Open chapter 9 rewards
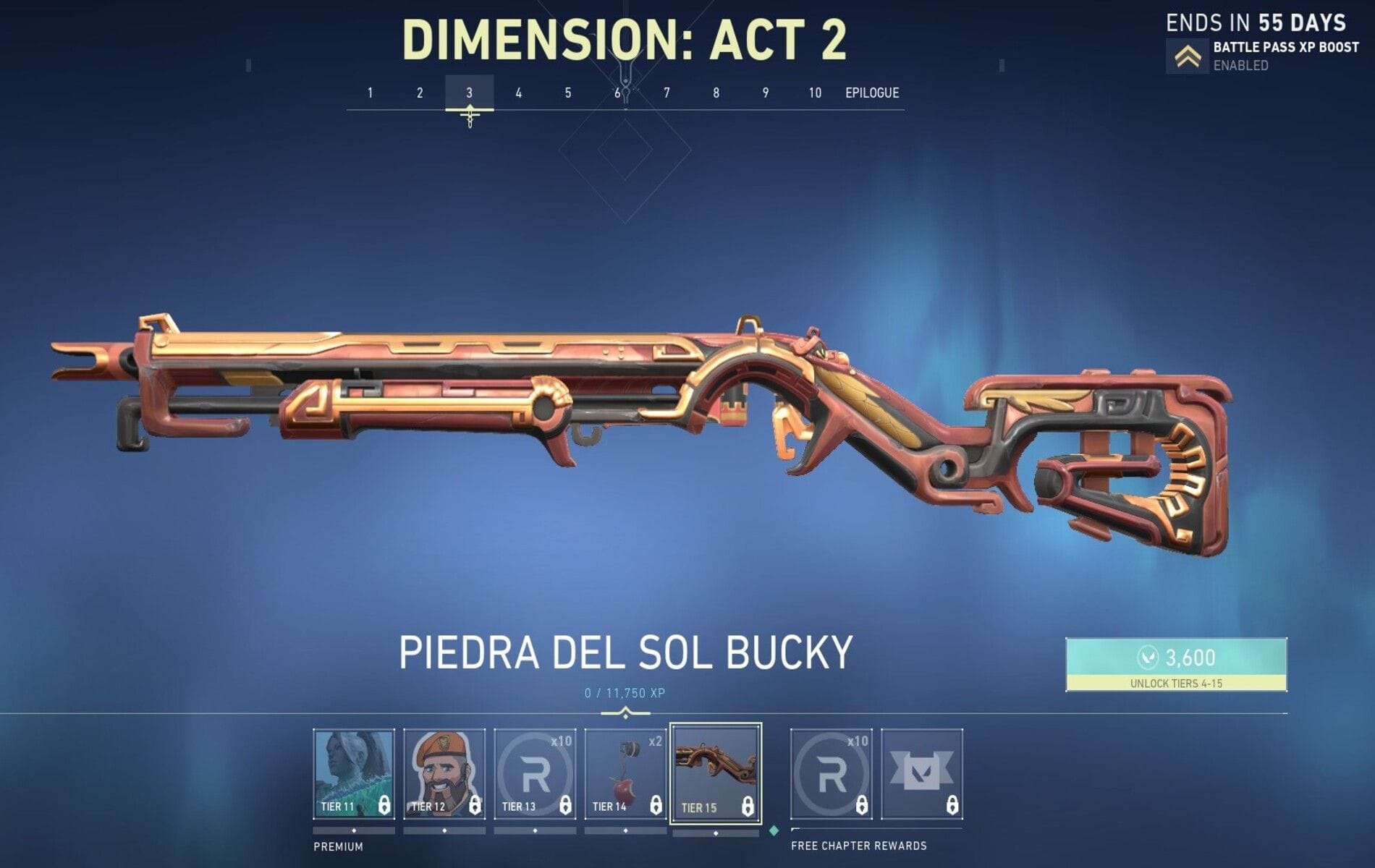 765,93
